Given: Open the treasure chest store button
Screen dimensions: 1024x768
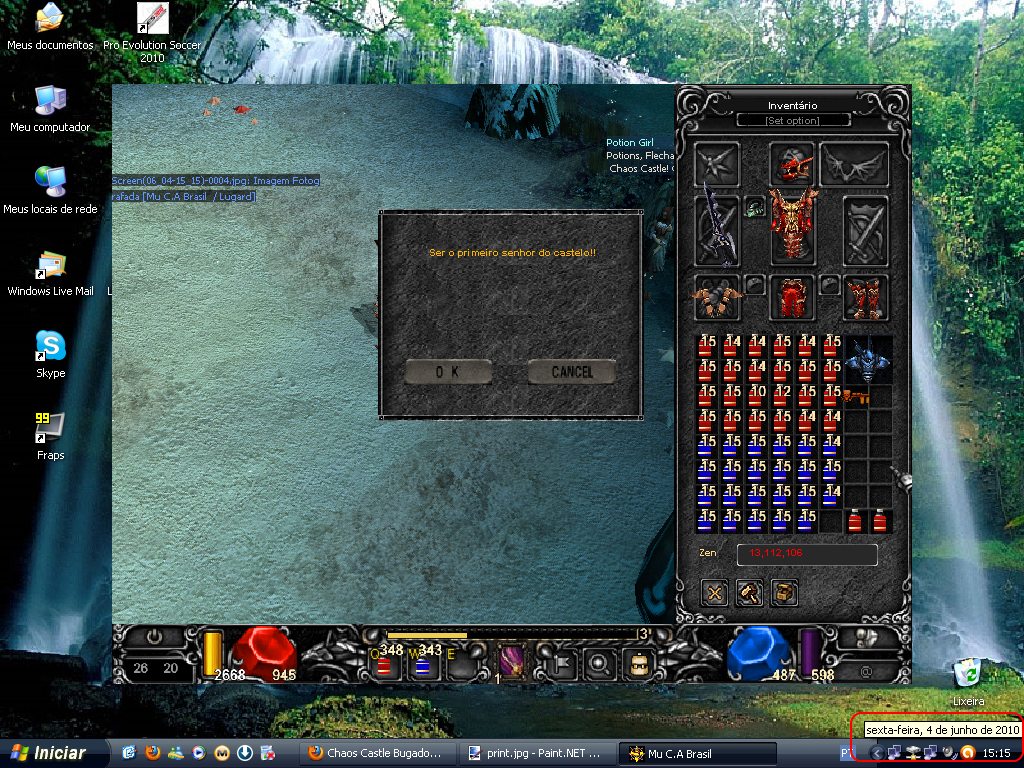Looking at the screenshot, I should click(x=785, y=592).
